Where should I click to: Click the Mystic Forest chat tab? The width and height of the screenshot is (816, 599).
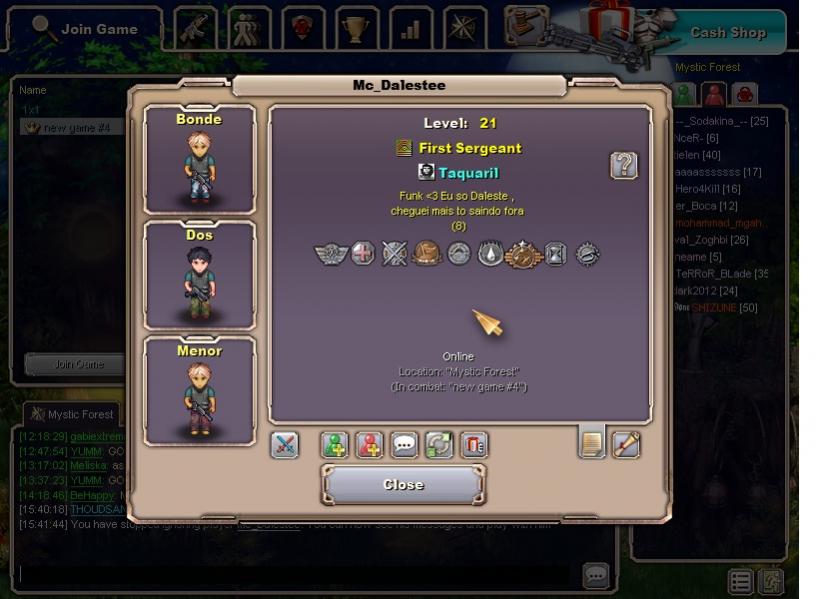tap(71, 414)
